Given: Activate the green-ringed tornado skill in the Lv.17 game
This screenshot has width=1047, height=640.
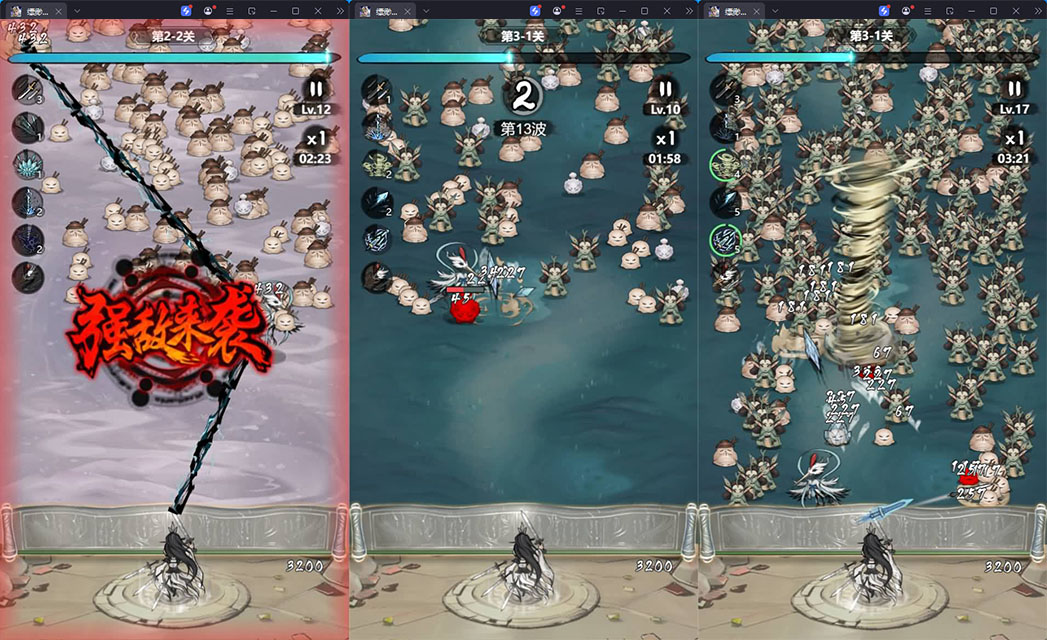Looking at the screenshot, I should pos(724,164).
